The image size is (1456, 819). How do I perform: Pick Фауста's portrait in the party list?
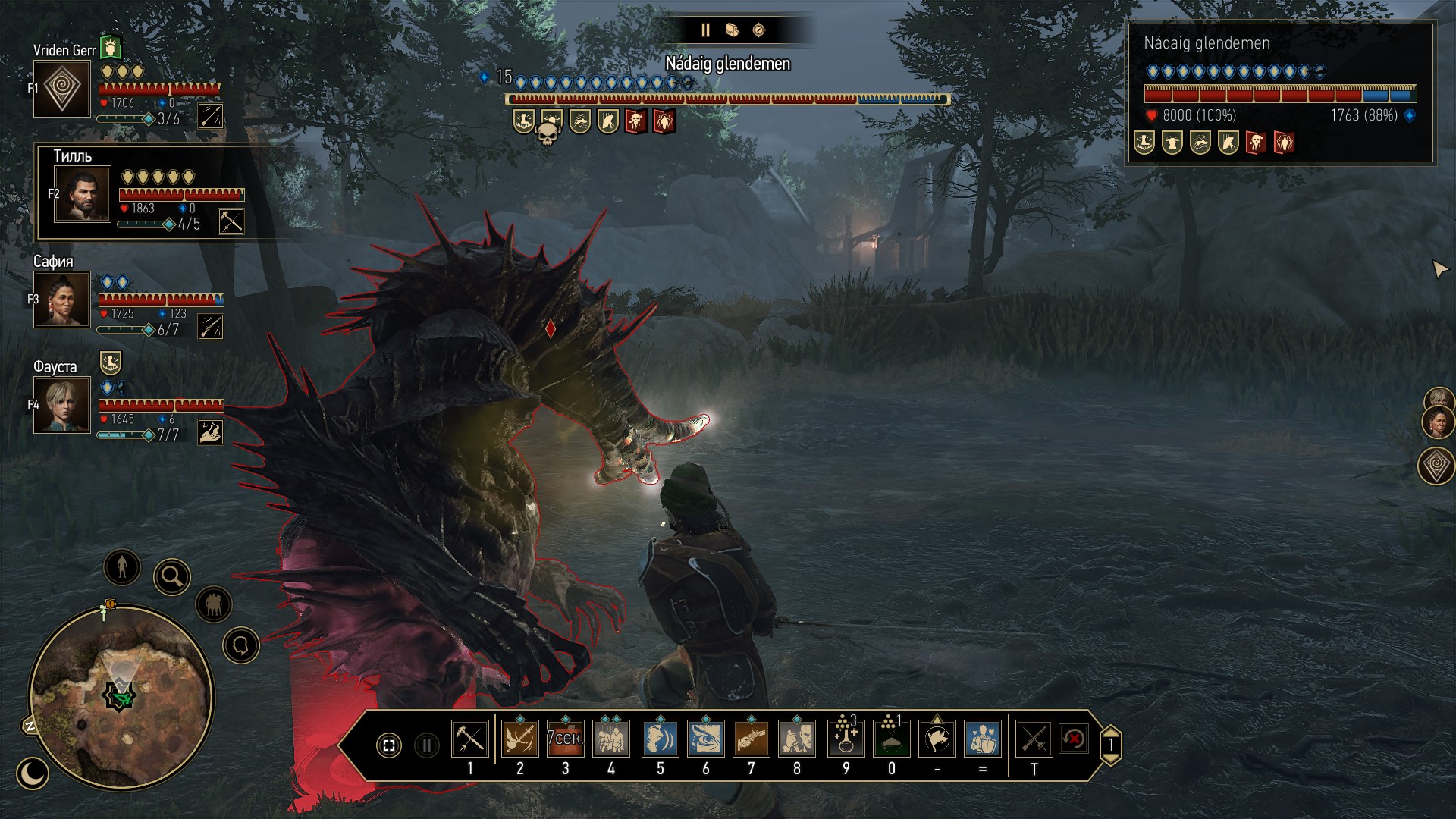pos(62,405)
